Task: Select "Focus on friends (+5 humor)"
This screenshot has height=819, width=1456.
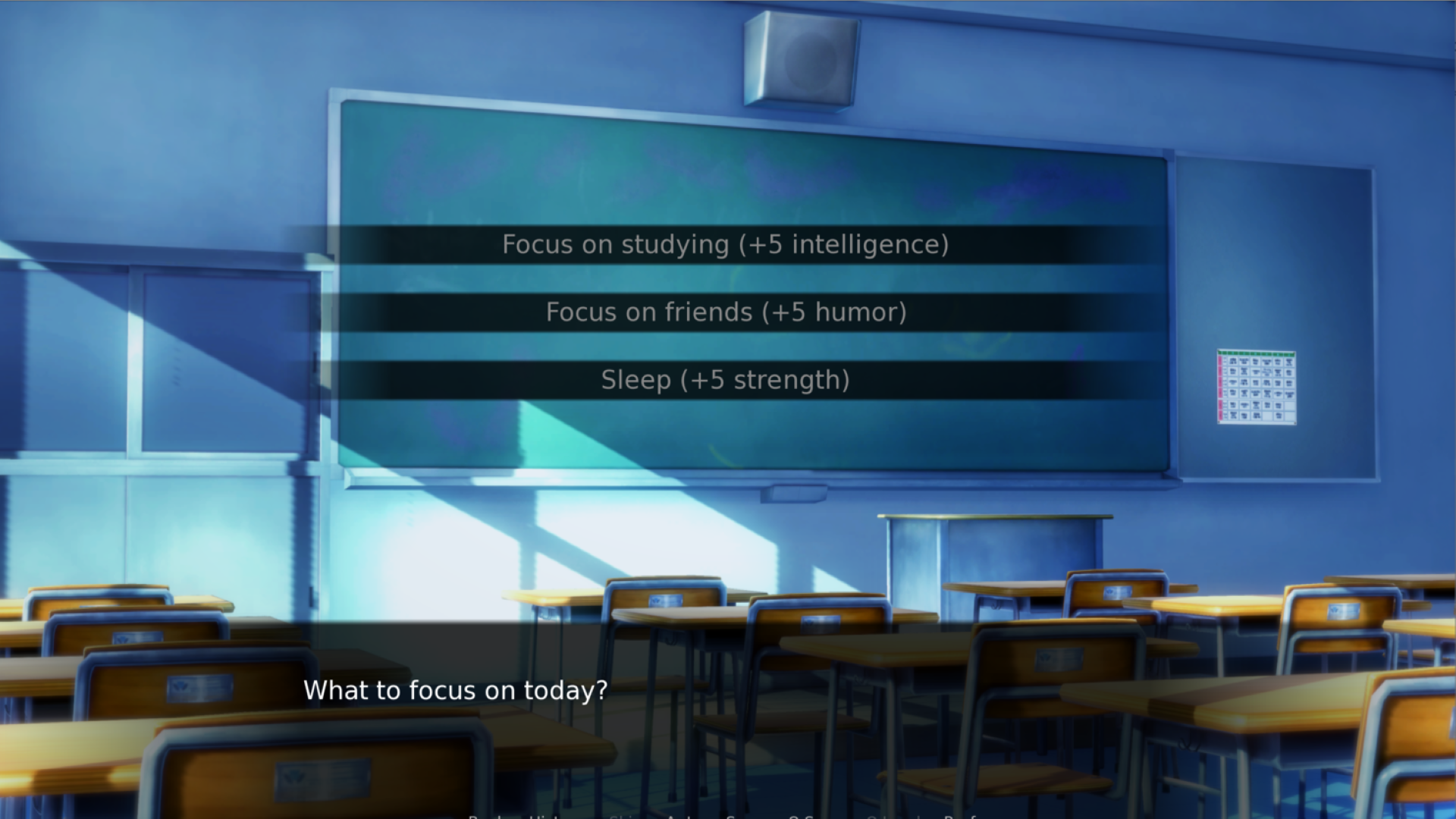Action: point(725,312)
